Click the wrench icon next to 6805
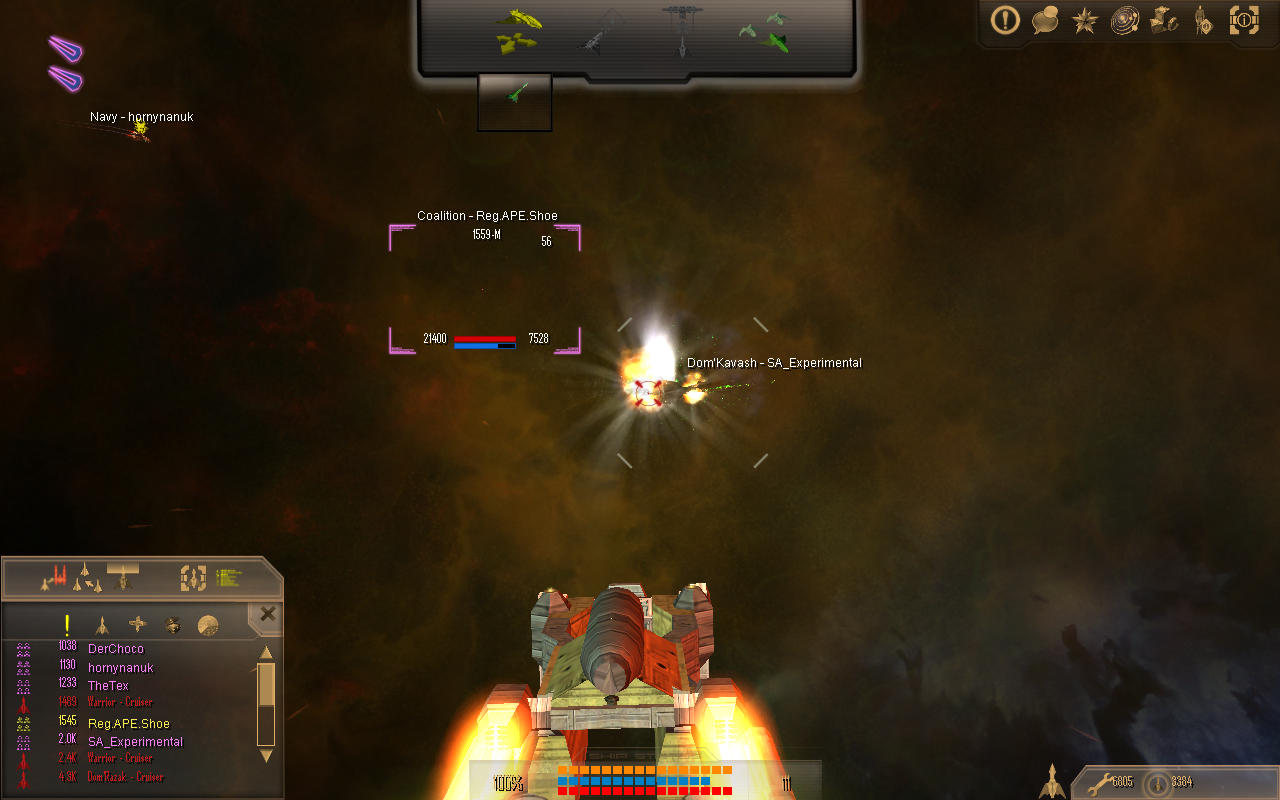Image resolution: width=1280 pixels, height=800 pixels. (1098, 784)
